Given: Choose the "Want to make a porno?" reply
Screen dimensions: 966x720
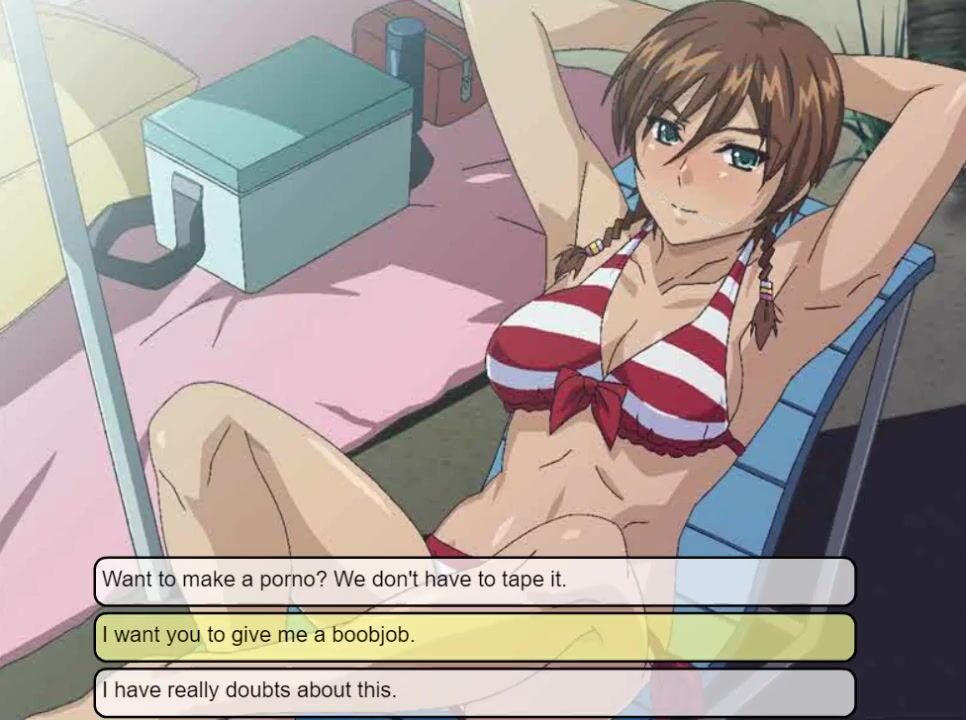Looking at the screenshot, I should [x=475, y=580].
